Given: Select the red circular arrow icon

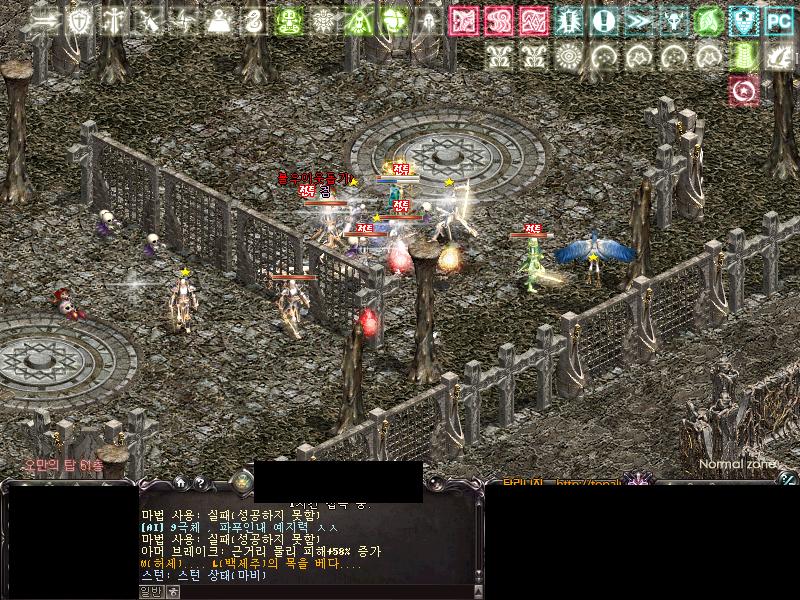Looking at the screenshot, I should click(742, 91).
